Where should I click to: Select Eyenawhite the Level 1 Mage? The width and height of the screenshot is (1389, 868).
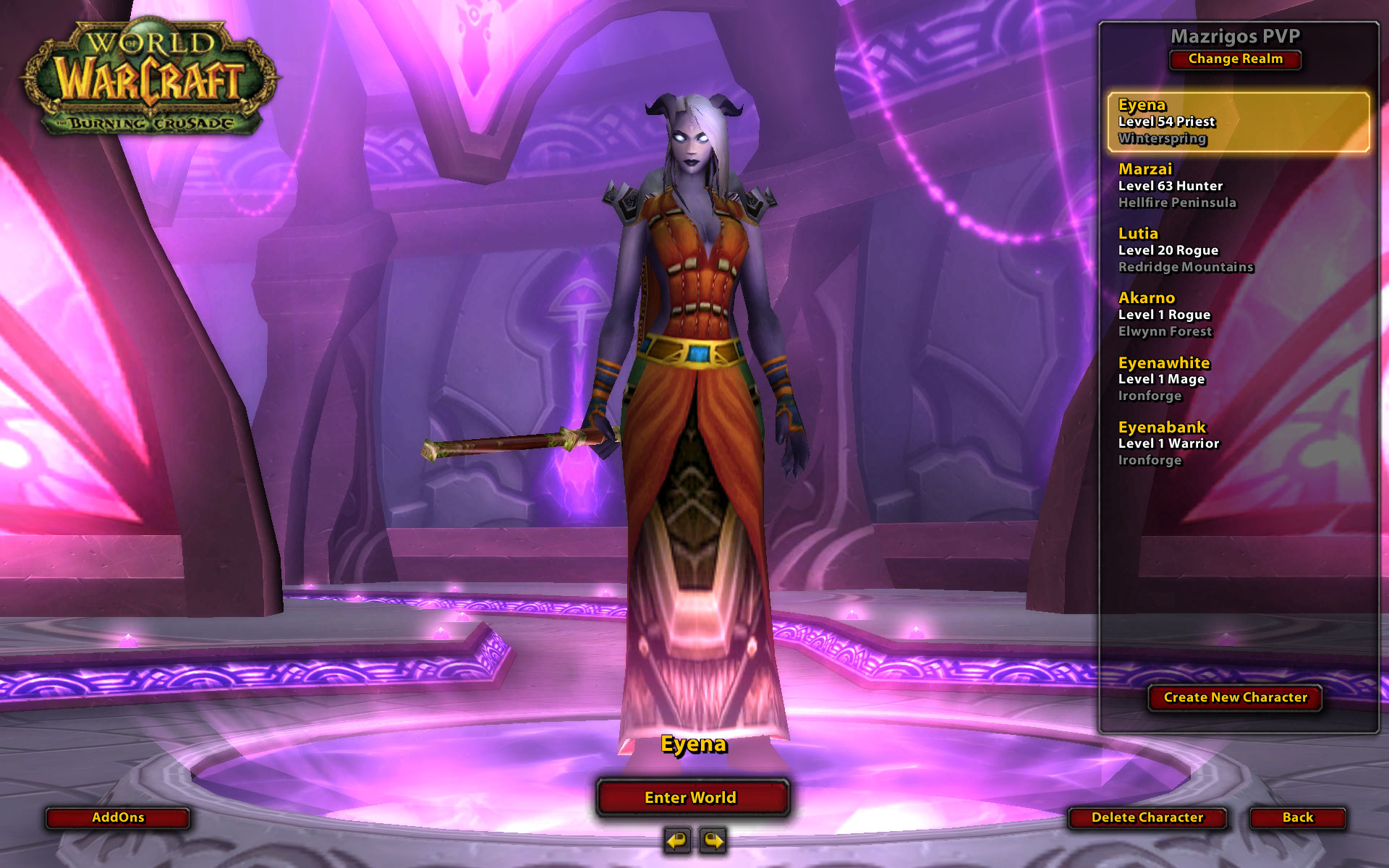click(1238, 379)
